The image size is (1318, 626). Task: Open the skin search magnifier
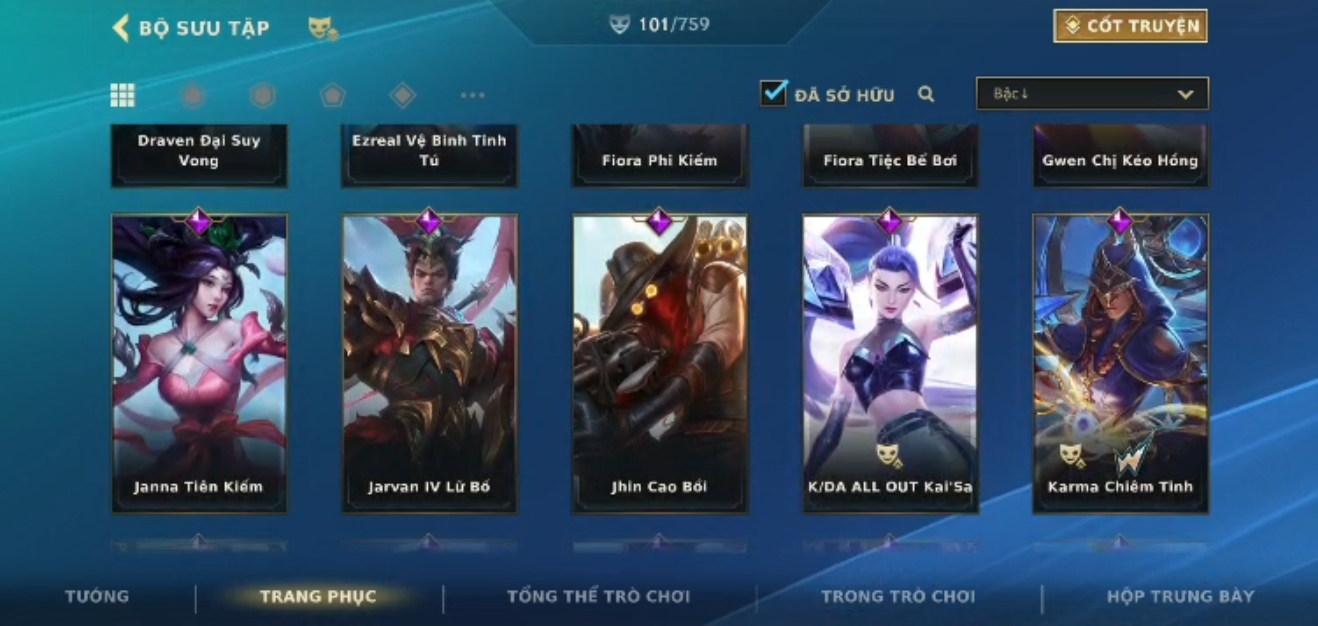pyautogui.click(x=926, y=94)
